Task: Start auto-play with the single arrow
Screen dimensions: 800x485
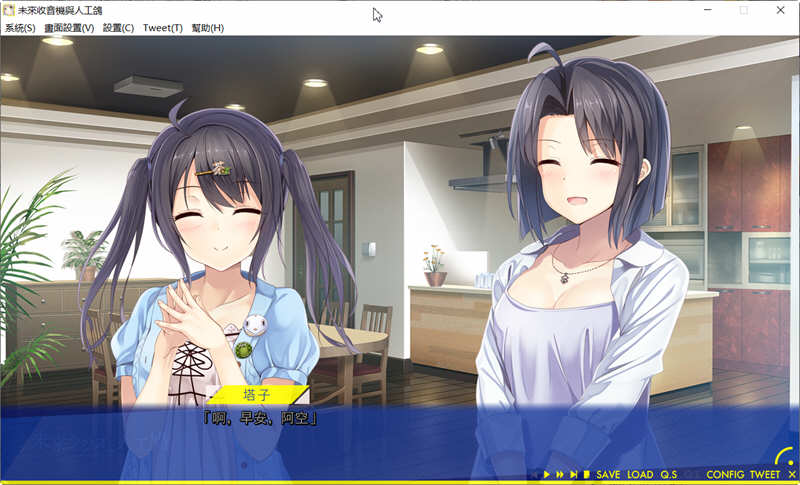Action: coord(547,475)
